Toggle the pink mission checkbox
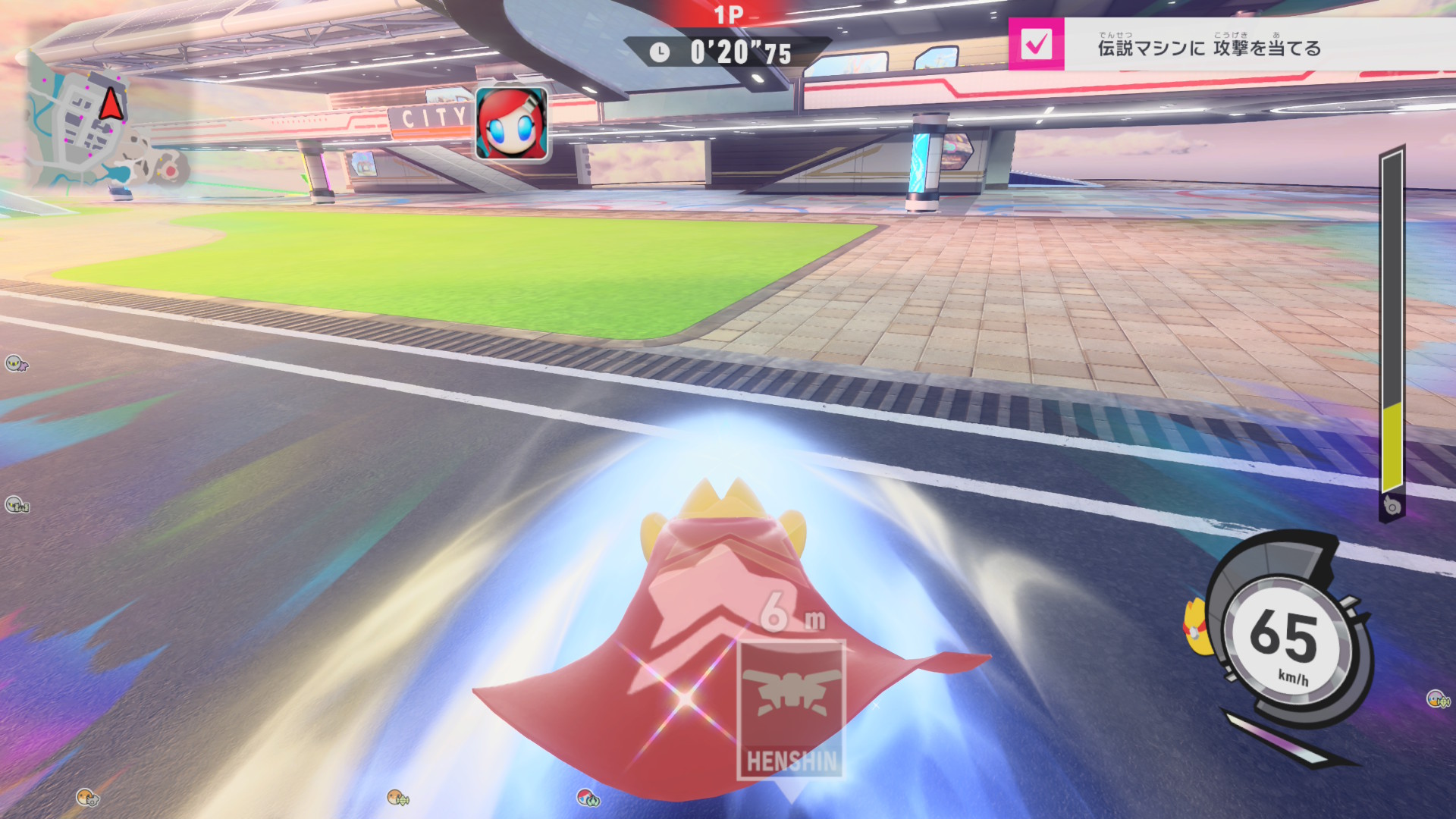The width and height of the screenshot is (1456, 819). [x=1036, y=45]
